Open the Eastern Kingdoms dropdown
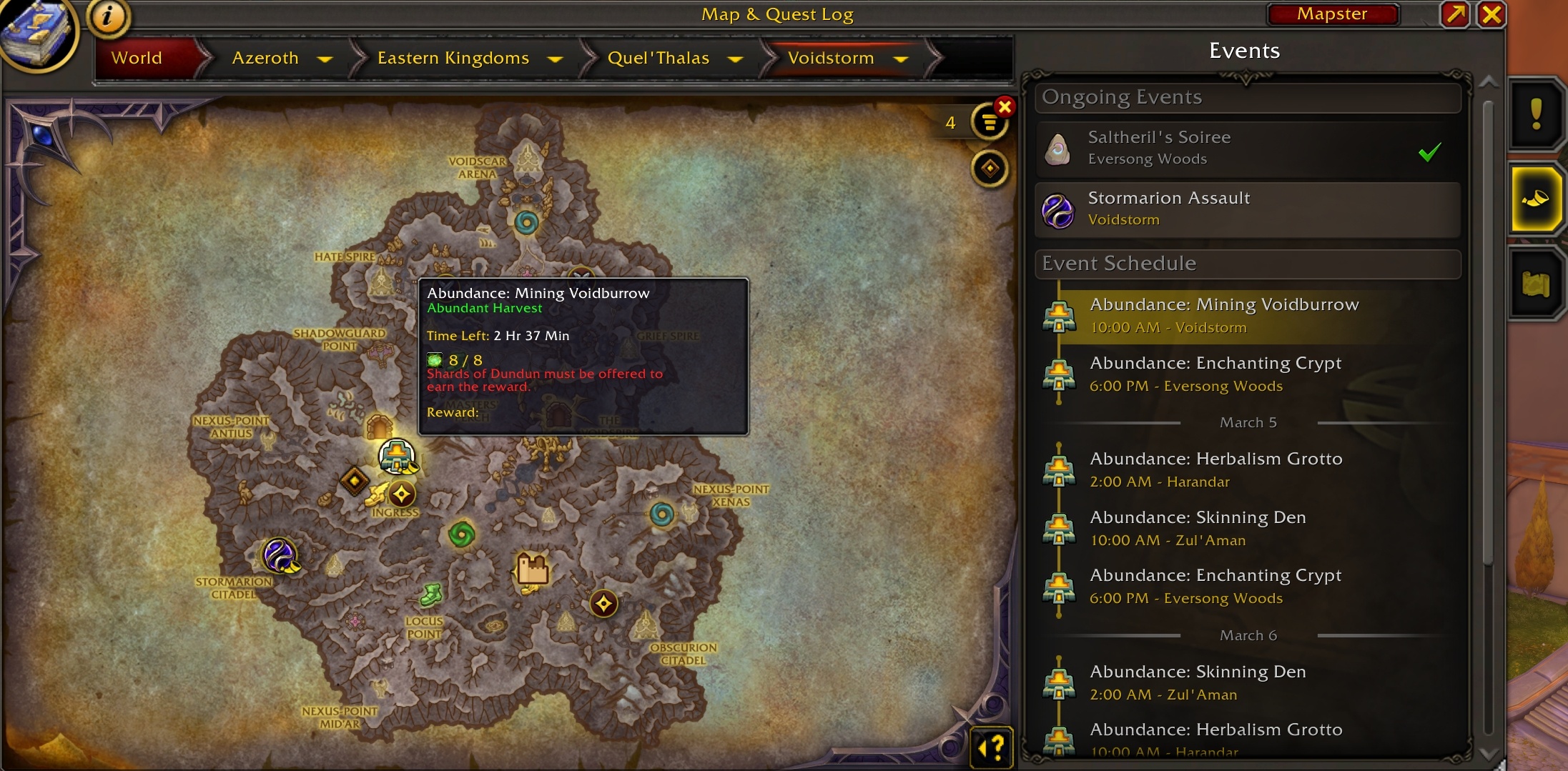The image size is (1568, 771). point(555,59)
